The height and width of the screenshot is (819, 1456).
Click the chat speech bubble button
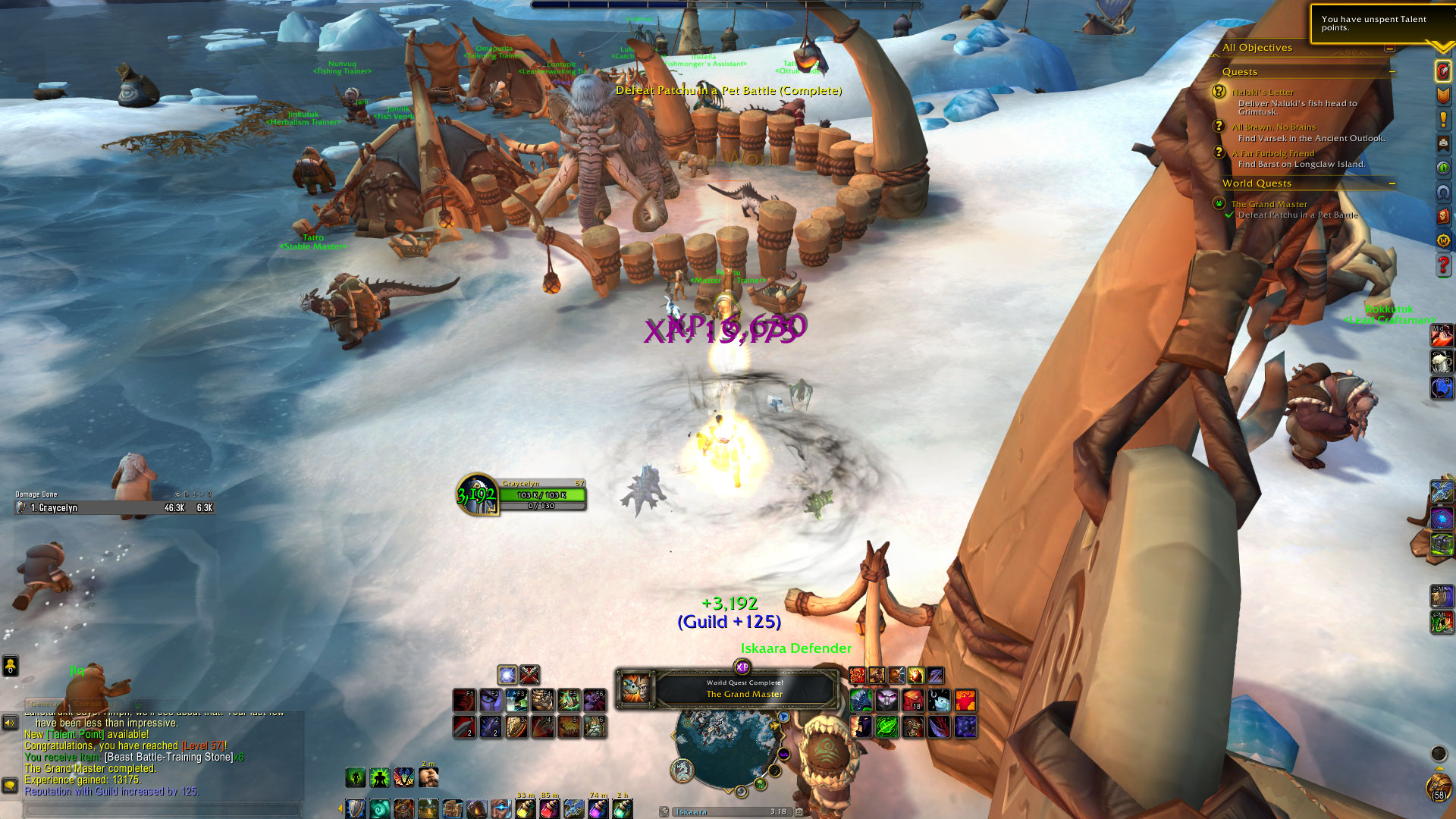point(10,785)
